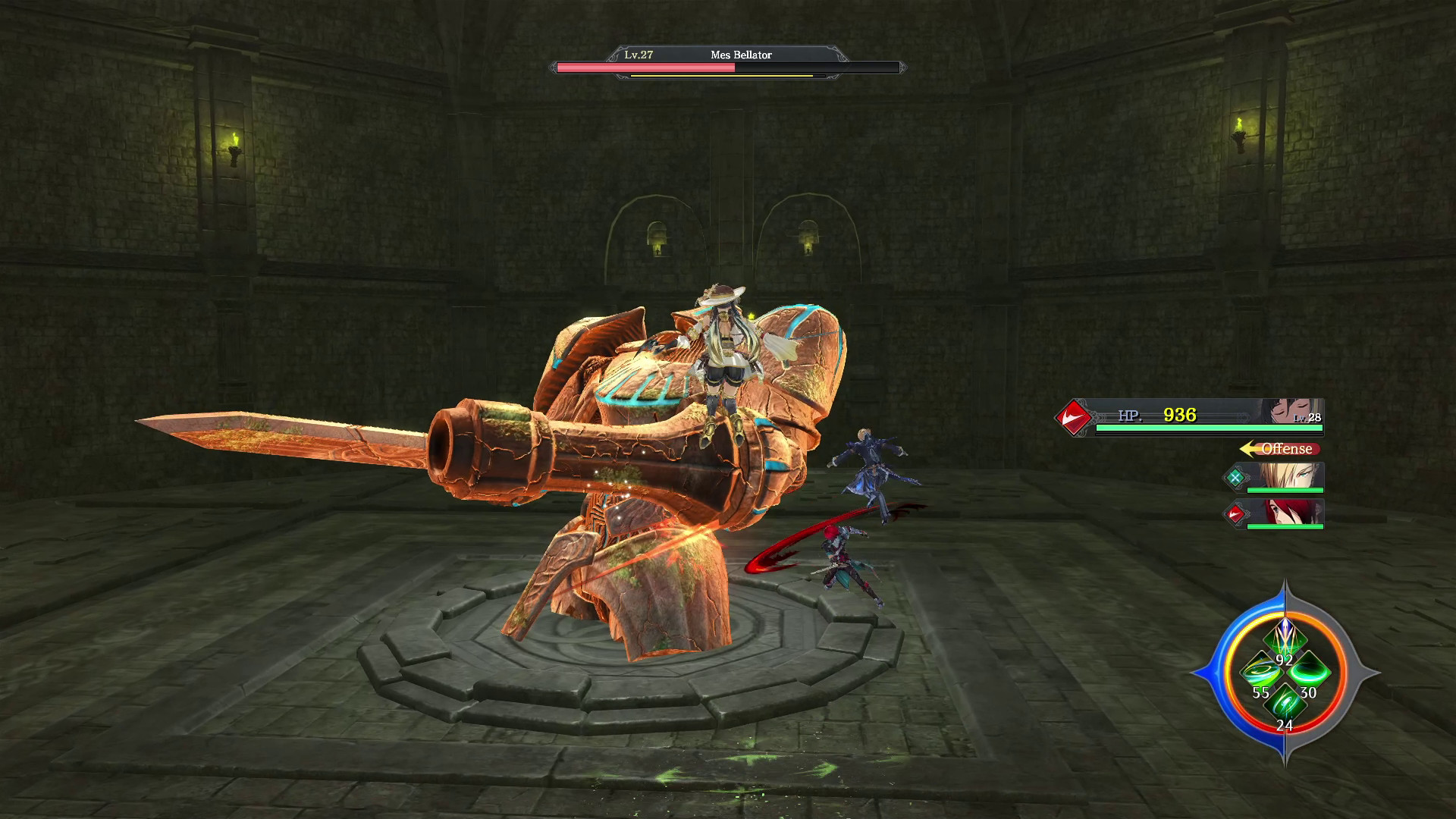This screenshot has height=819, width=1456.
Task: Click the Mes Bellator name text
Action: click(x=741, y=55)
